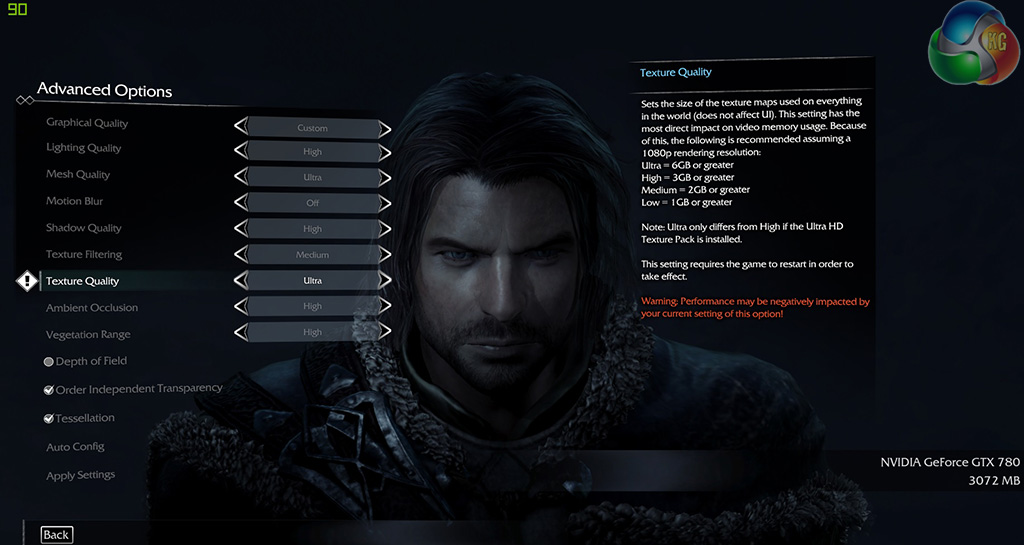Change Motion Blur using right arrow
This screenshot has width=1024, height=545.
[385, 203]
